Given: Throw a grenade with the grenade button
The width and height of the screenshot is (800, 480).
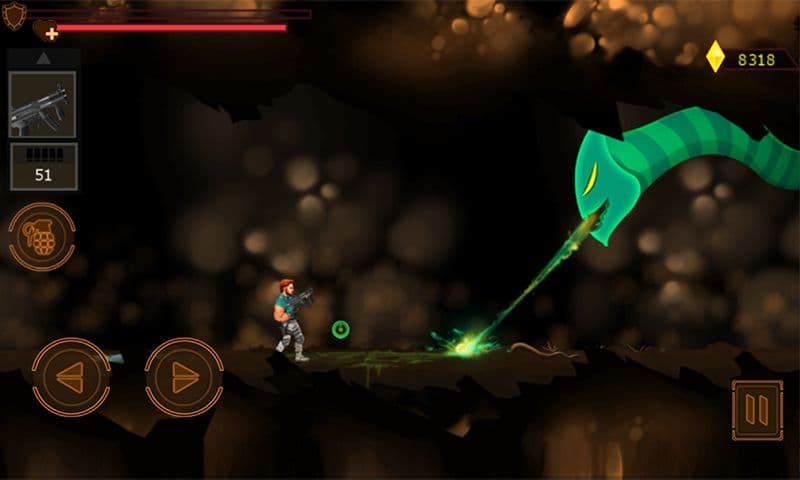Looking at the screenshot, I should pos(42,236).
